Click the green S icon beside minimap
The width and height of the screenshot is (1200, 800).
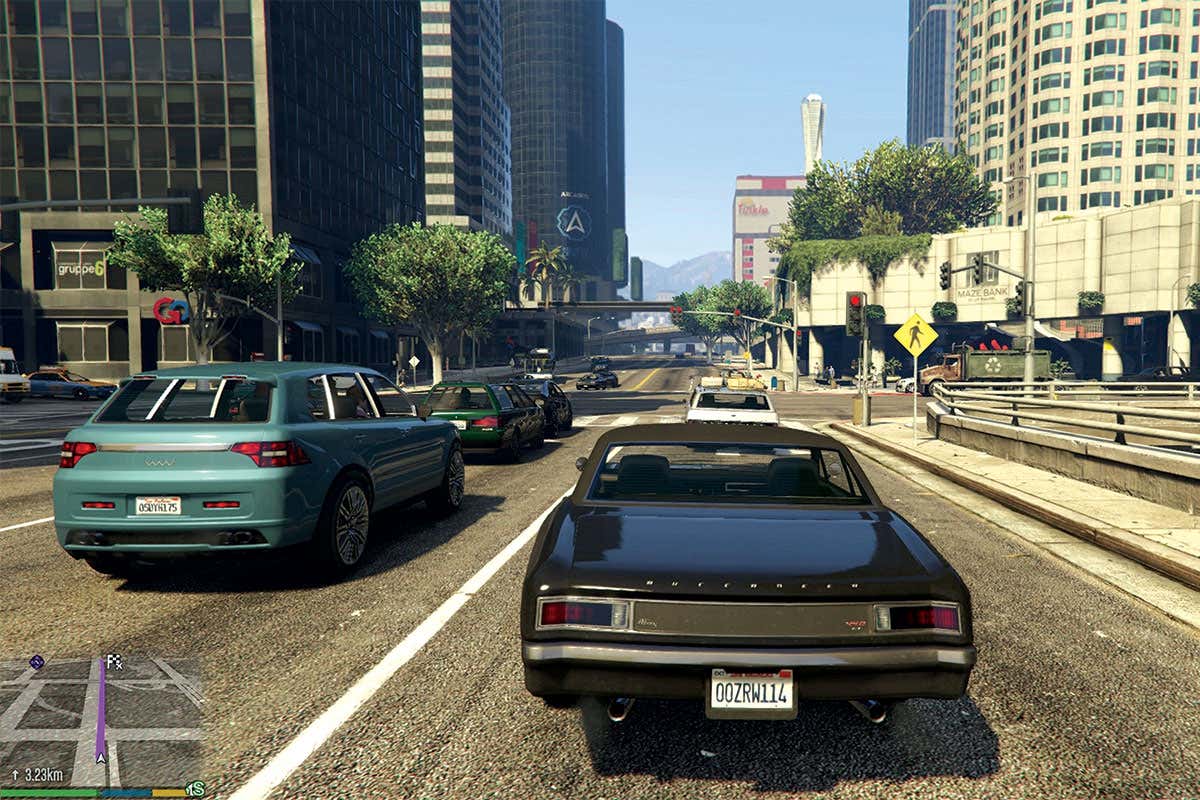pos(196,789)
